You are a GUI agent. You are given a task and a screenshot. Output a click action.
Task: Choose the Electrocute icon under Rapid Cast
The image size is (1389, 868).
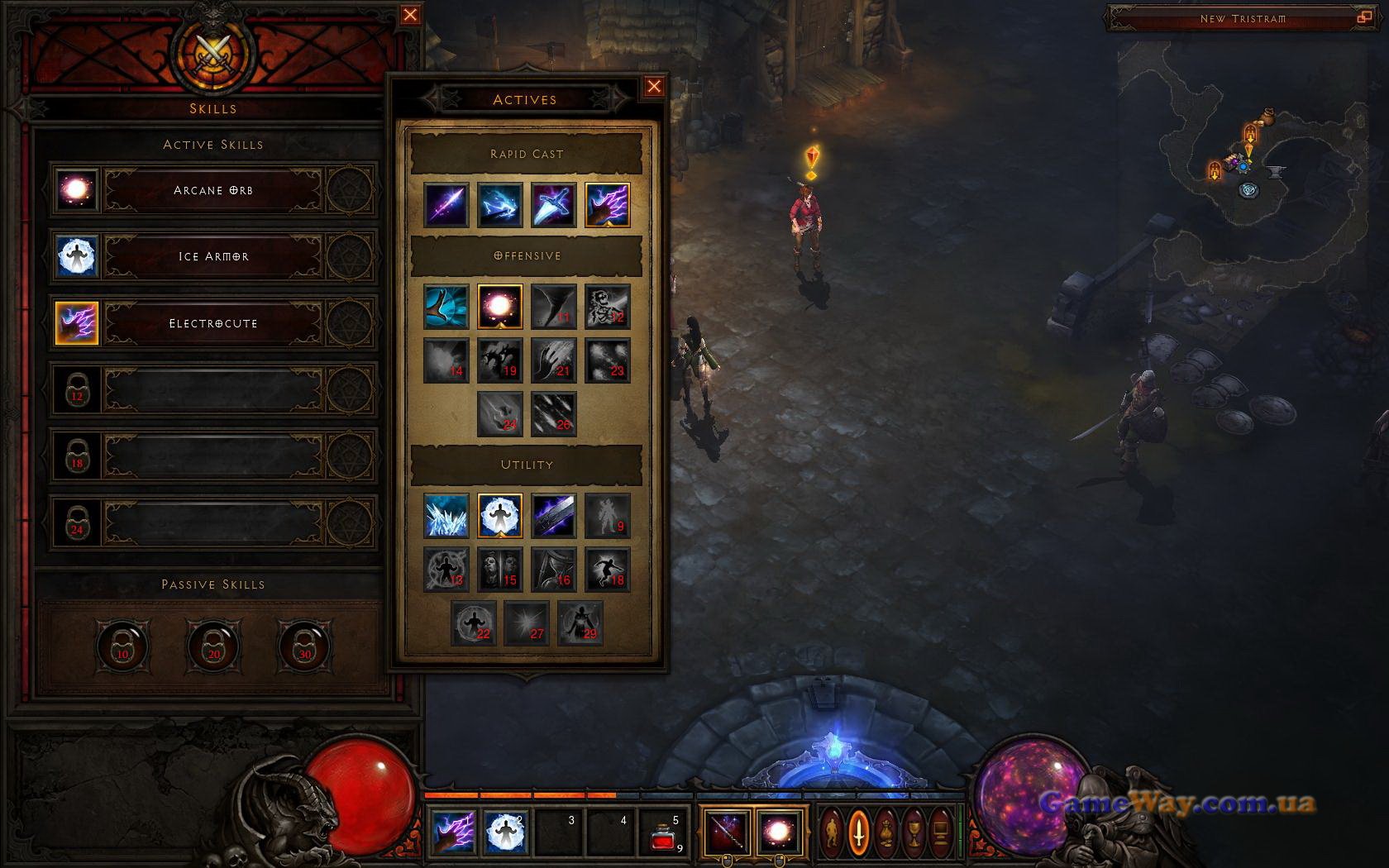click(x=608, y=205)
